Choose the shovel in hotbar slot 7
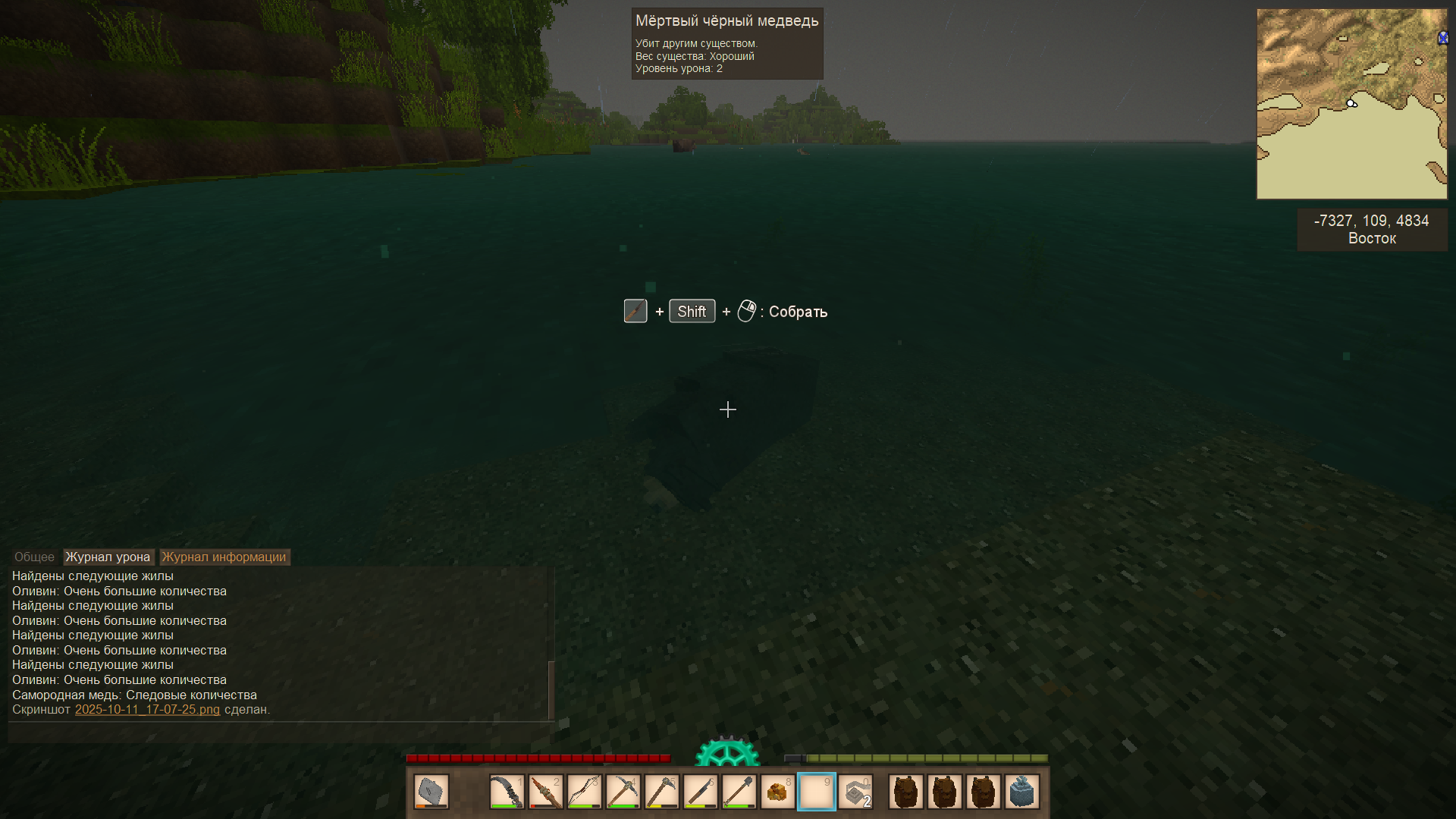 tap(739, 792)
